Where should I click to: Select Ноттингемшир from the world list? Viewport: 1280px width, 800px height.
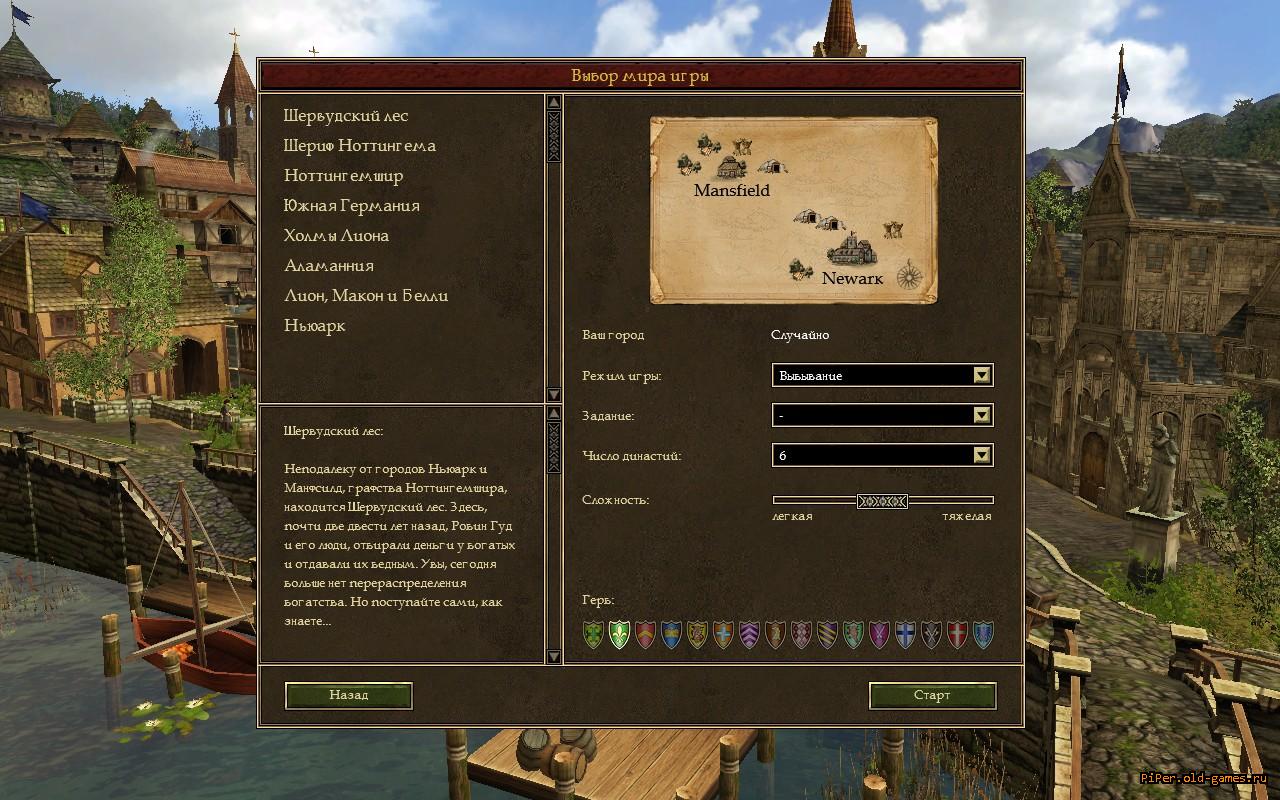[x=343, y=176]
